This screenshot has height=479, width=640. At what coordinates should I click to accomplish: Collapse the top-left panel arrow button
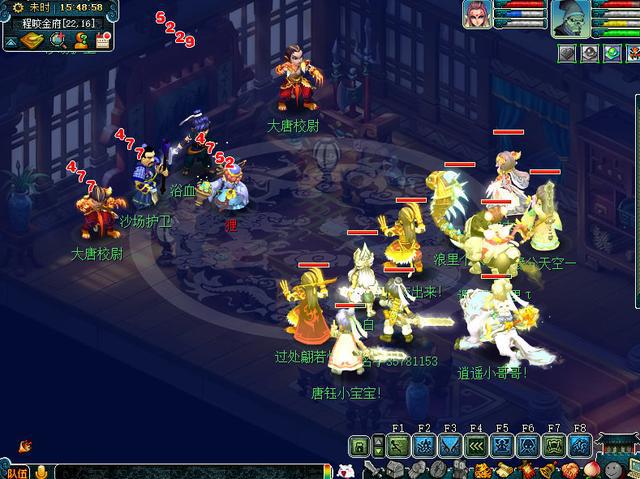point(8,40)
